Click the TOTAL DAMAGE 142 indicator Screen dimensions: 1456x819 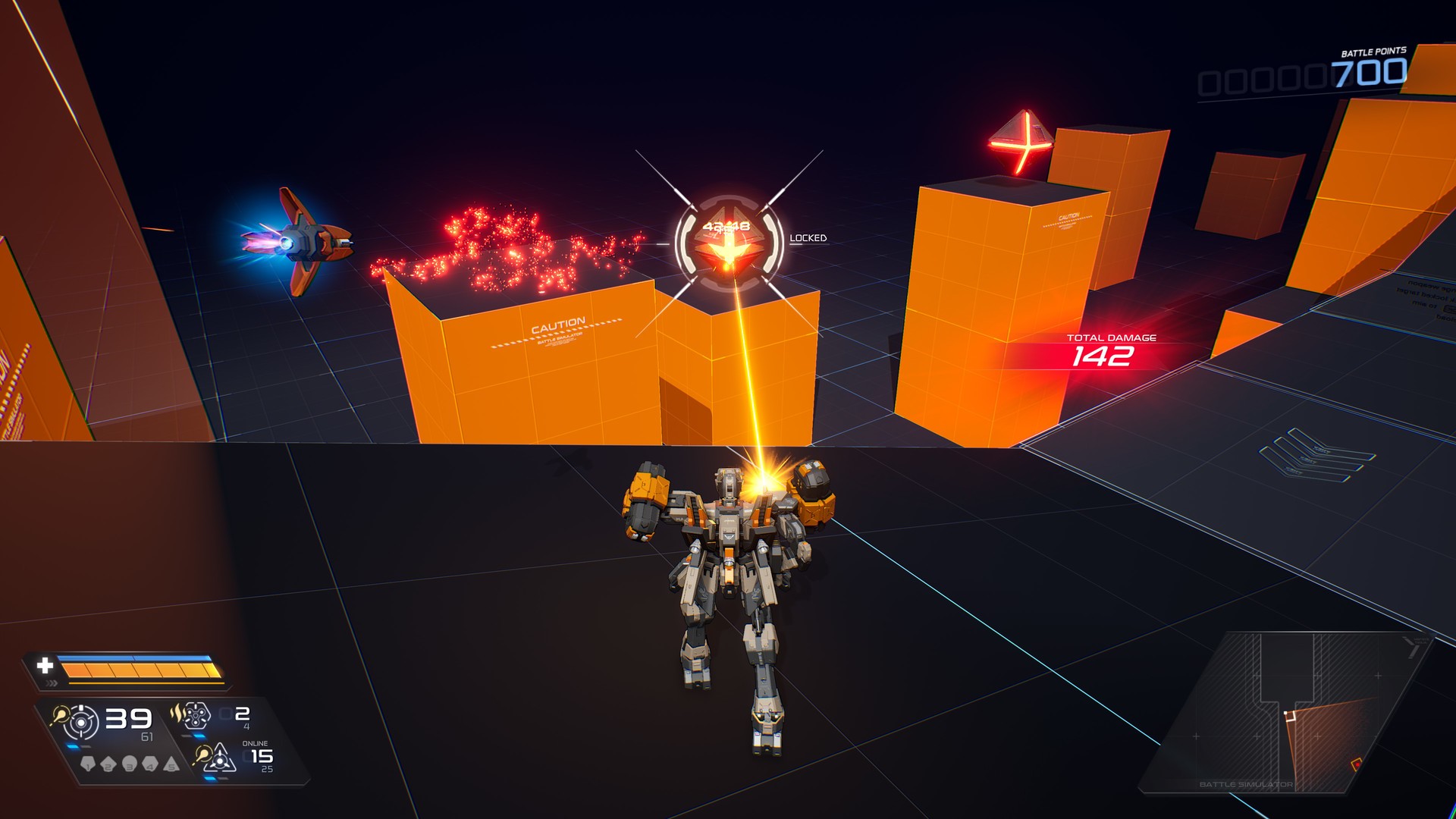click(1107, 350)
